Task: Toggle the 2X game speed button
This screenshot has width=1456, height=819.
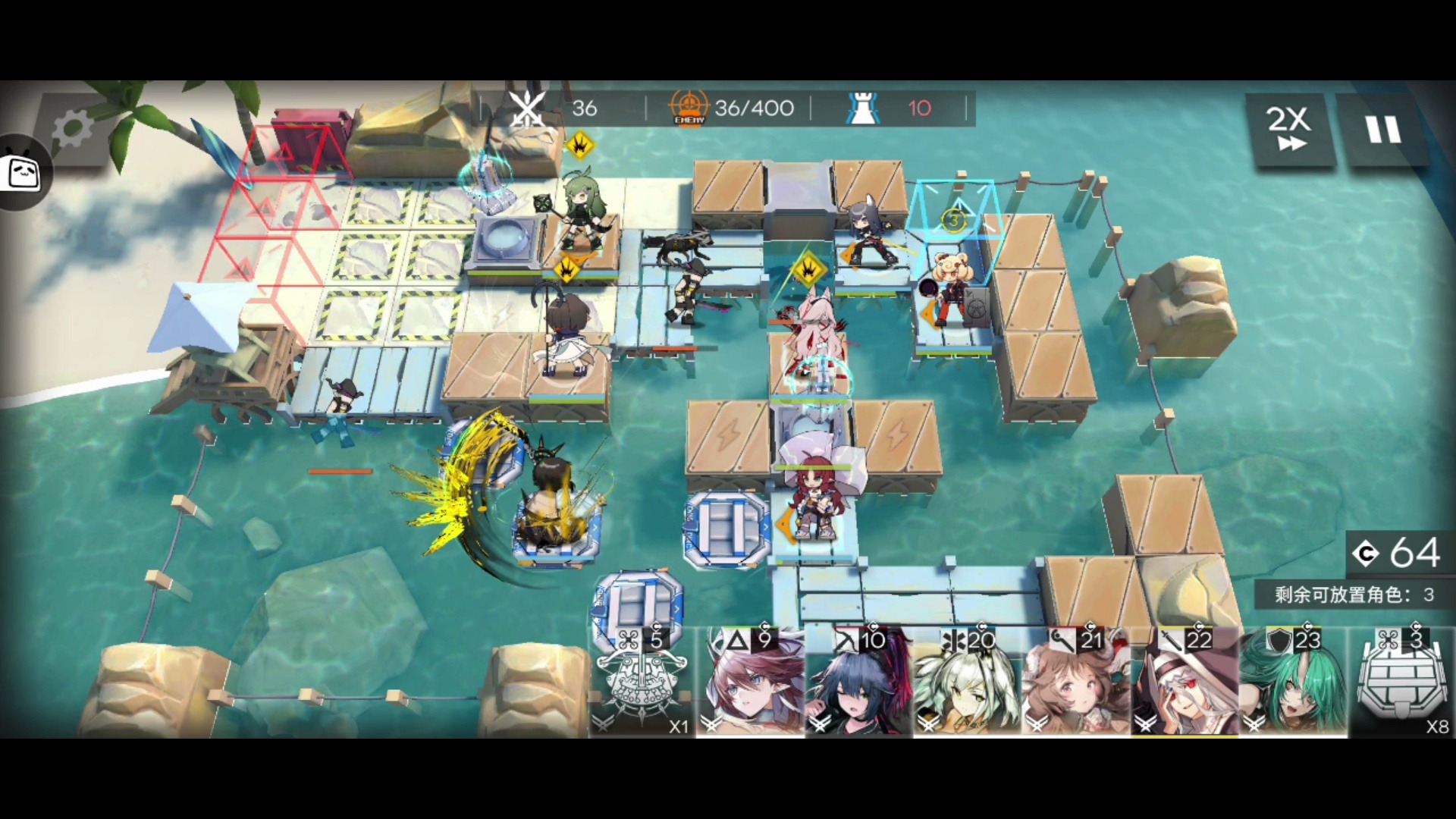Action: click(1288, 129)
